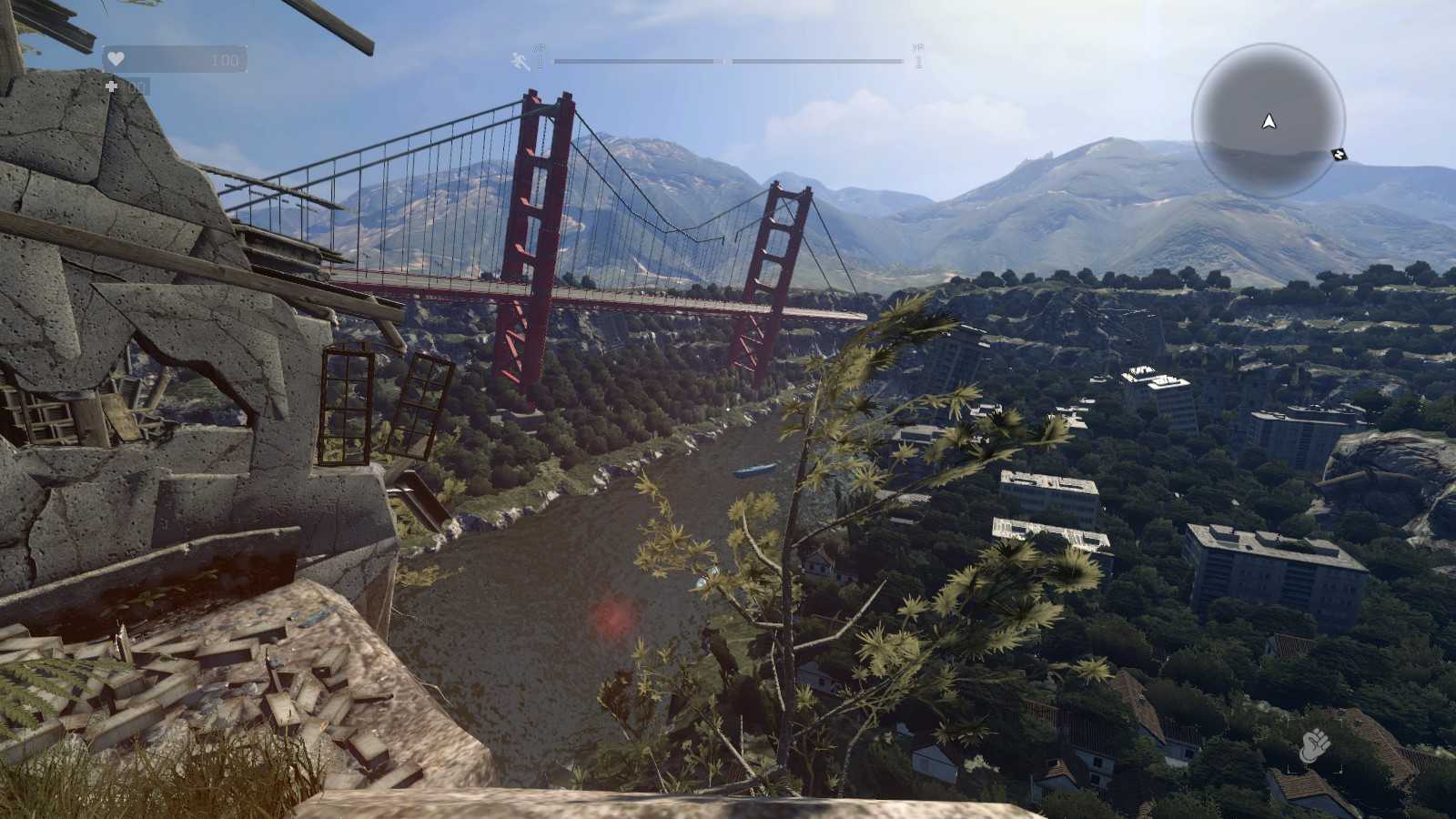Click the circular minimap
Screen dimensions: 1456x819
click(x=1268, y=120)
